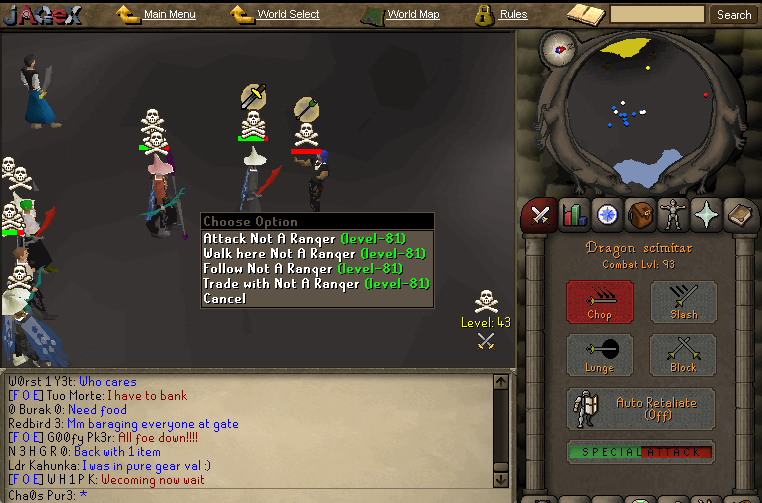This screenshot has height=503, width=762.
Task: Click the search text field
Action: pos(657,15)
